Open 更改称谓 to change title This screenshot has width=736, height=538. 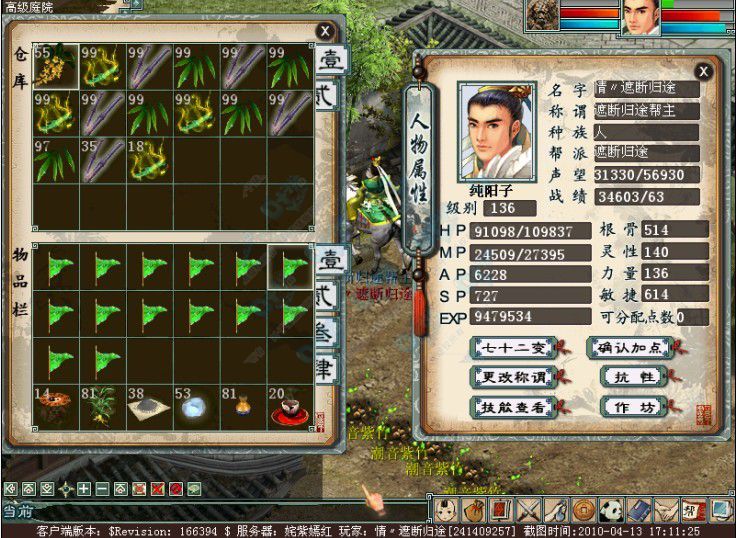pyautogui.click(x=505, y=378)
